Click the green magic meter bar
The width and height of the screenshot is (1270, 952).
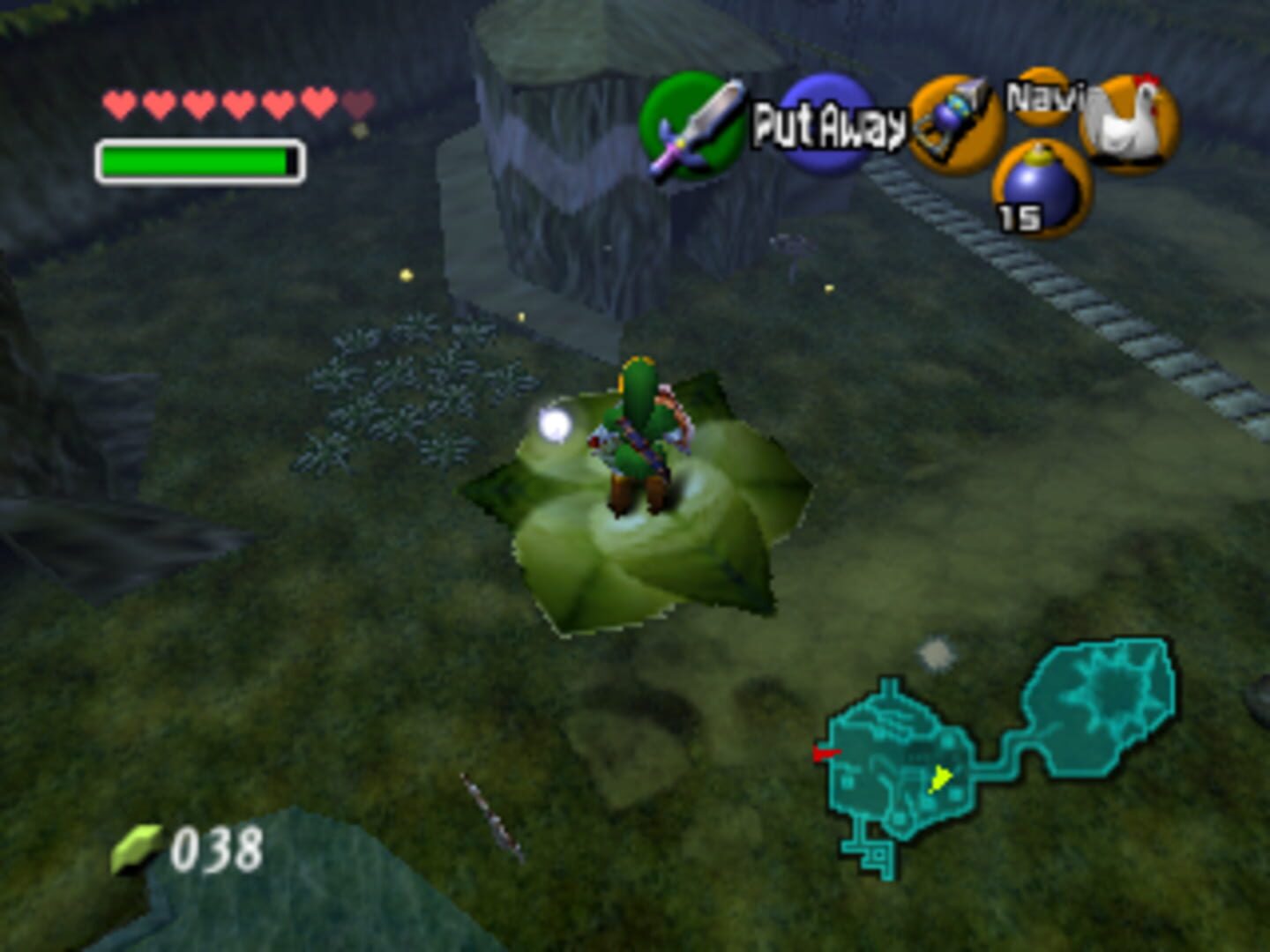point(194,159)
